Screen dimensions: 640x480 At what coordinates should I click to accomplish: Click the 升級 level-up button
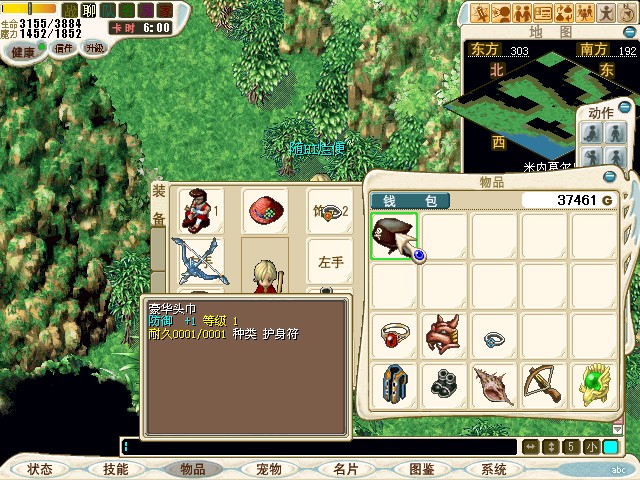click(x=94, y=48)
